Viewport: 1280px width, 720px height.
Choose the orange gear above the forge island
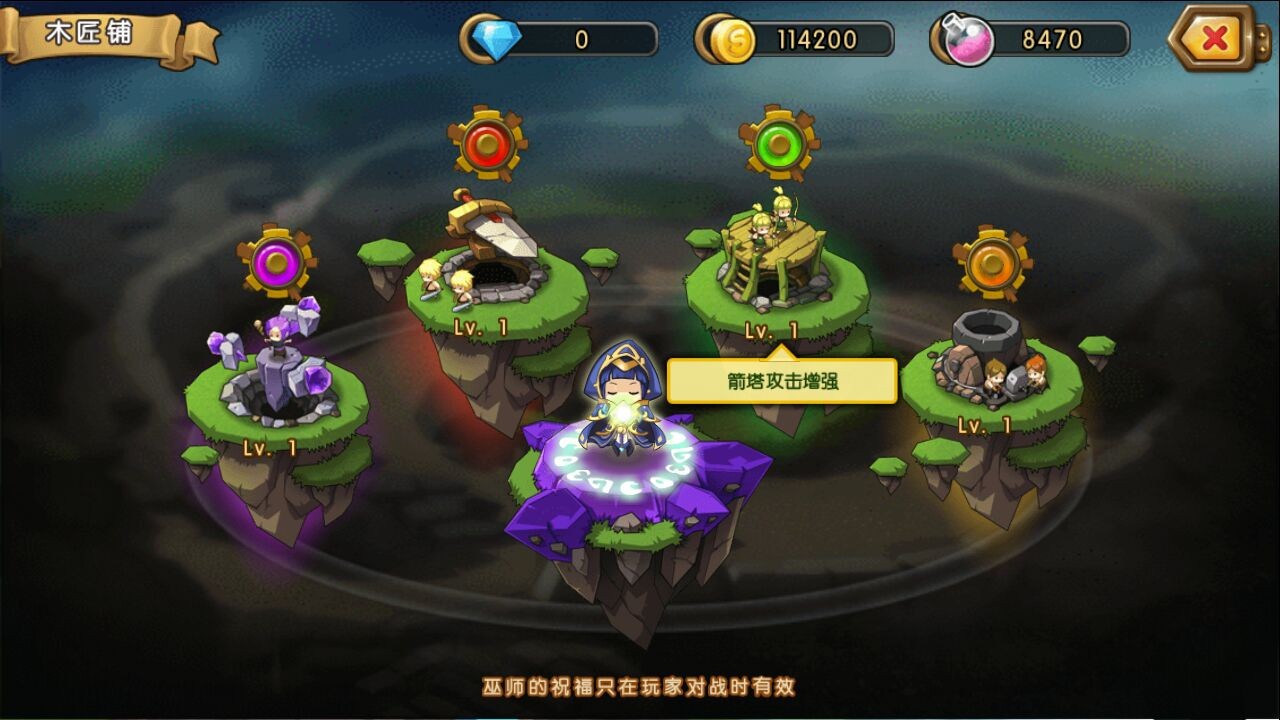tap(991, 263)
